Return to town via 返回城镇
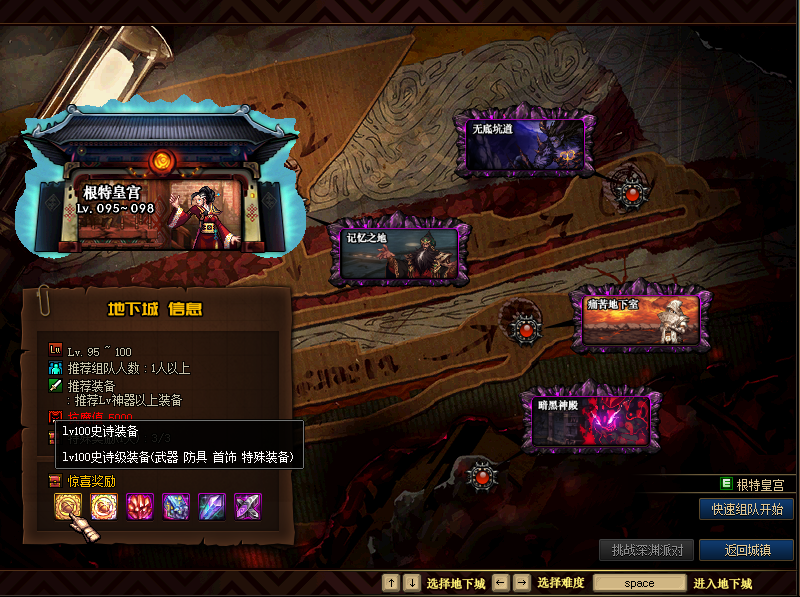 [x=746, y=550]
